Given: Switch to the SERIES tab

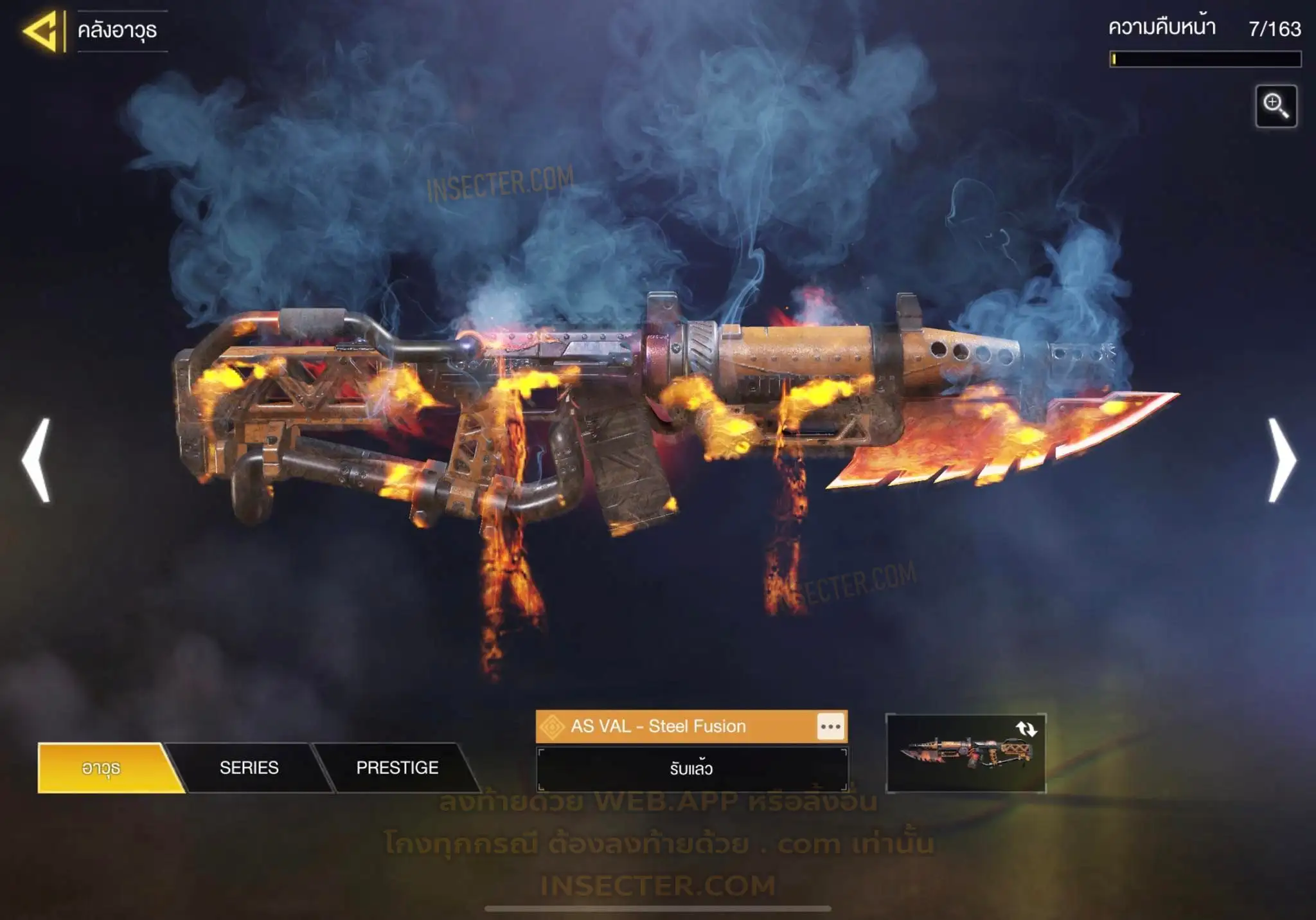Looking at the screenshot, I should click(x=249, y=768).
